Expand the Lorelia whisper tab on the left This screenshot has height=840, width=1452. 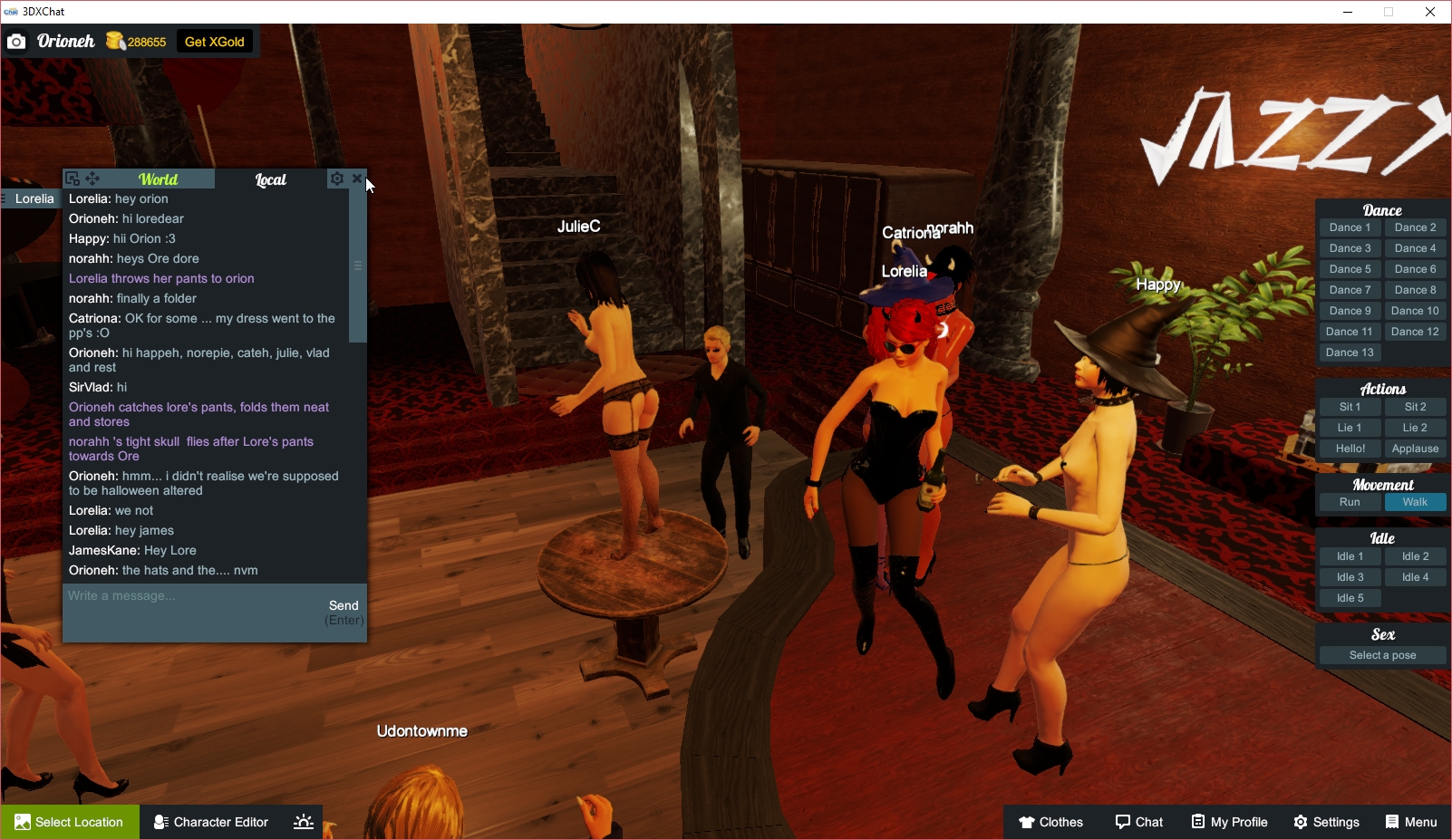click(x=32, y=198)
